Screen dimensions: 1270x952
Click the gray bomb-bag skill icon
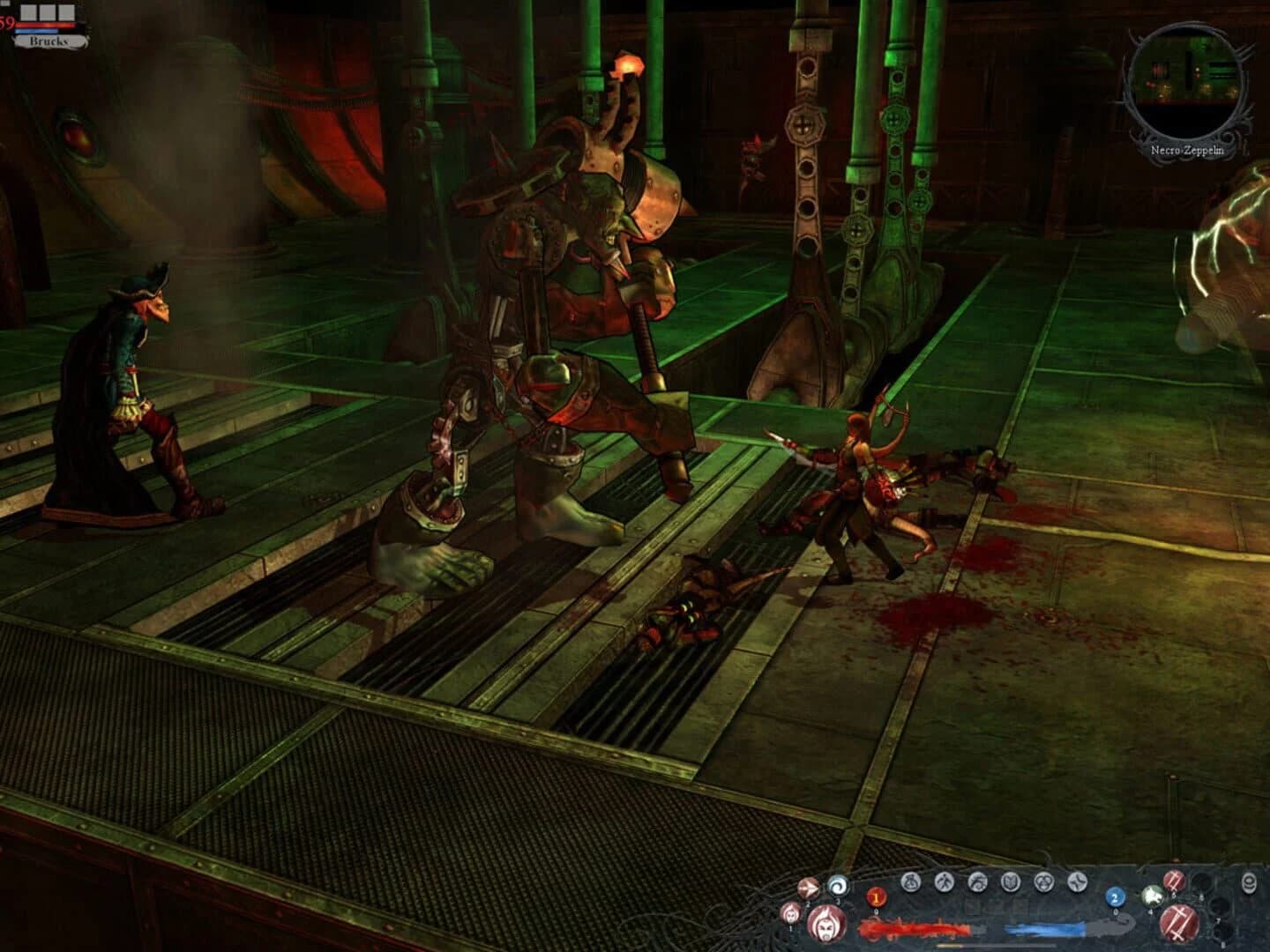912,883
